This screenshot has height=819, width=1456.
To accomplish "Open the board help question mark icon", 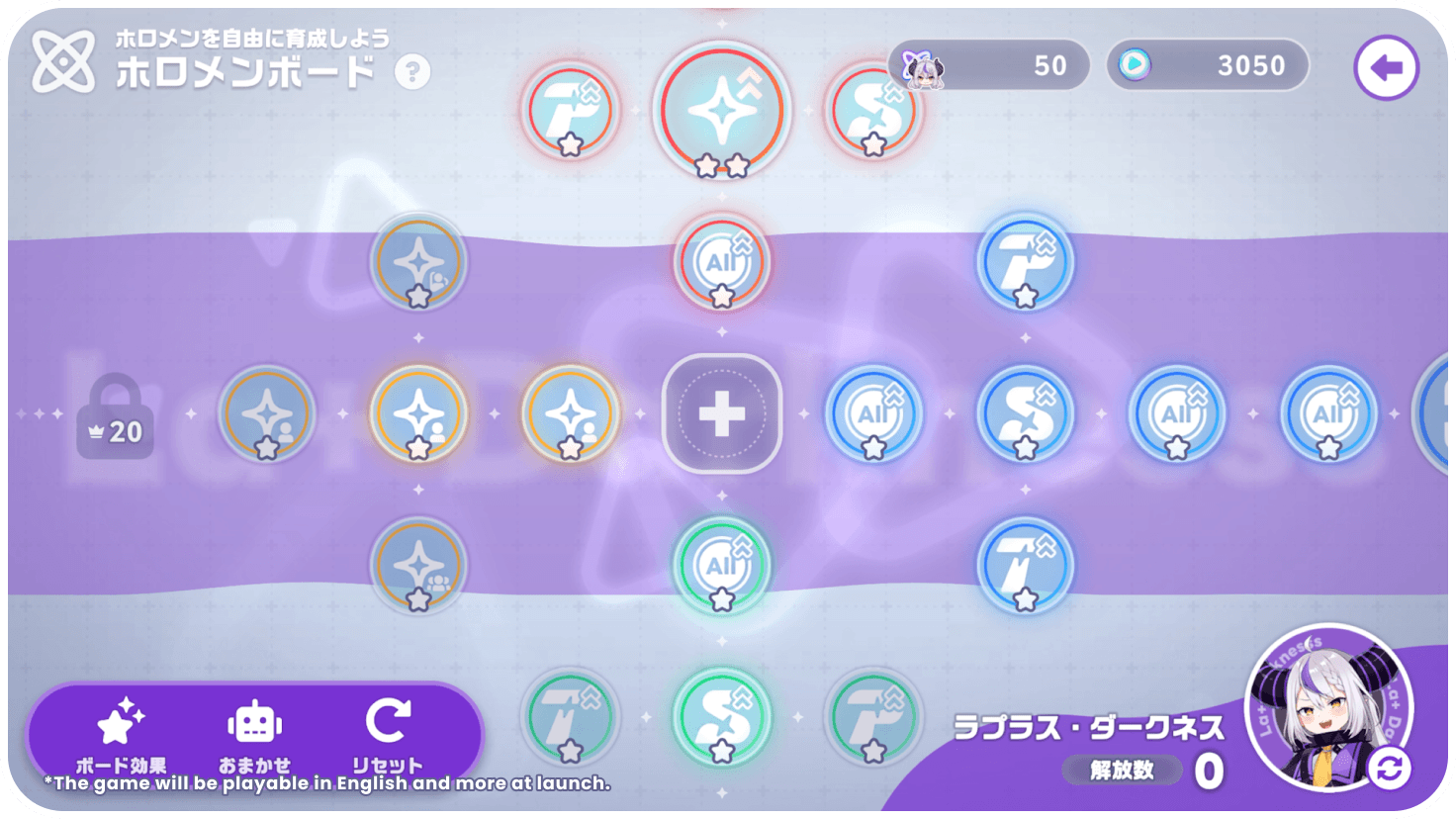I will click(414, 69).
